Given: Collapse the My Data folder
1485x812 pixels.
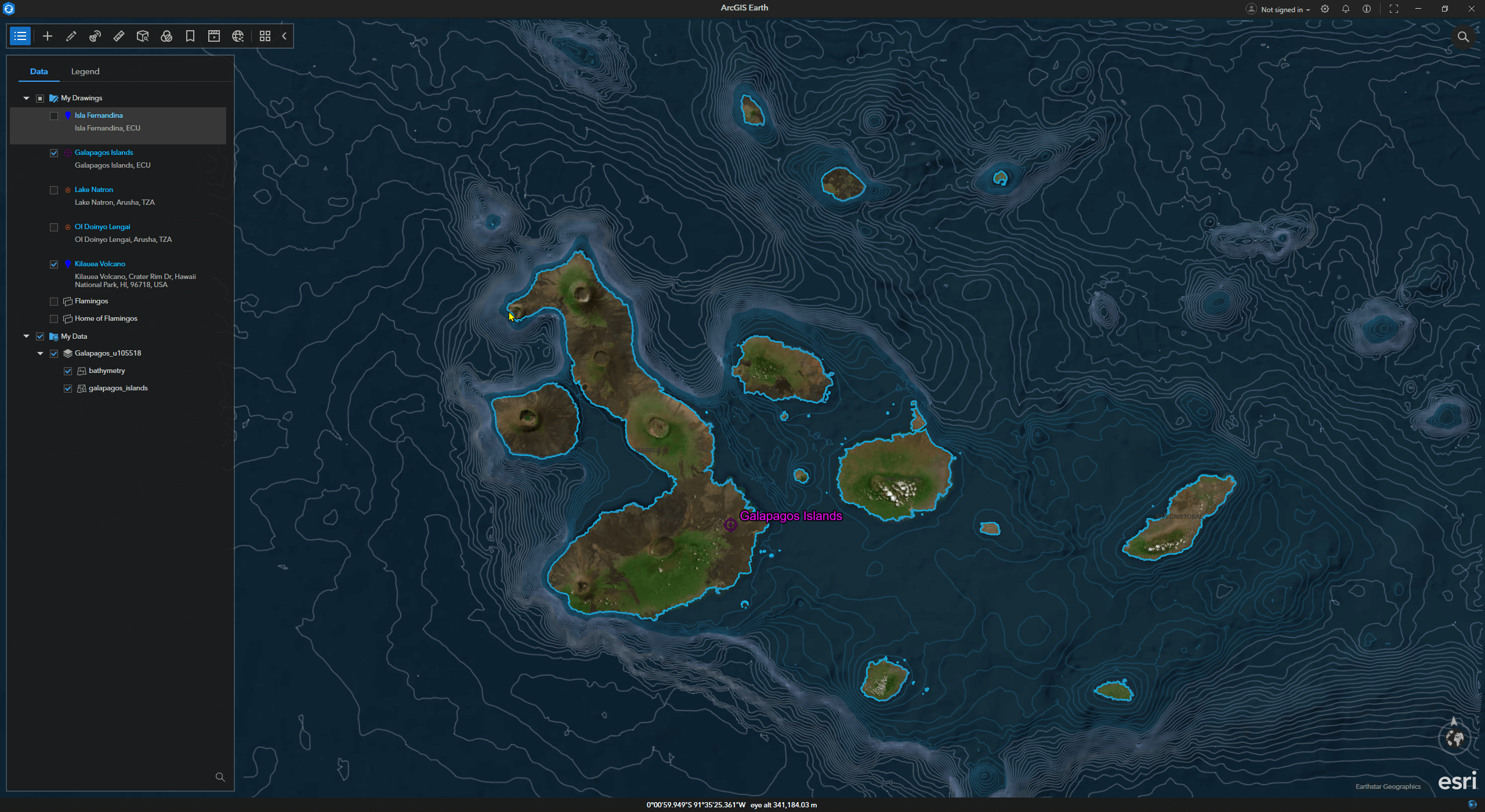Looking at the screenshot, I should pyautogui.click(x=26, y=336).
